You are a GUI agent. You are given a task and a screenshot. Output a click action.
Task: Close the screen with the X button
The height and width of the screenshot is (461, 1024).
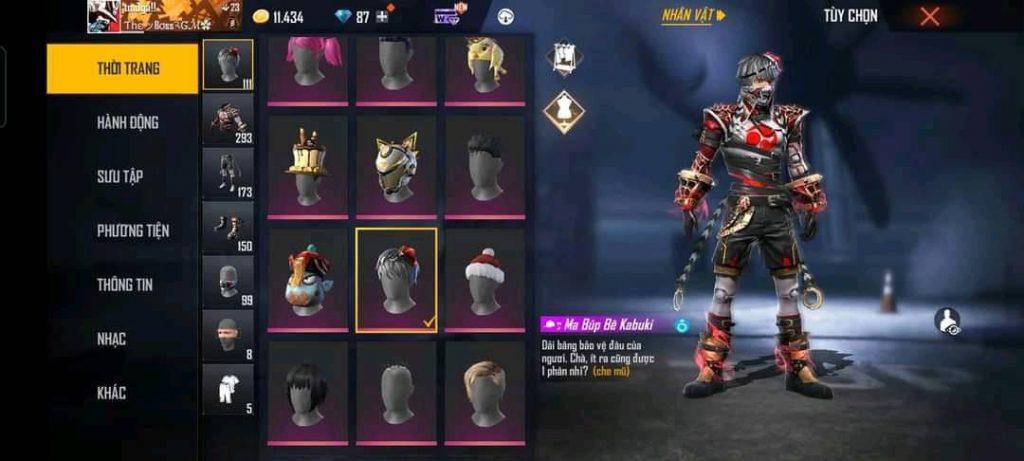point(930,16)
